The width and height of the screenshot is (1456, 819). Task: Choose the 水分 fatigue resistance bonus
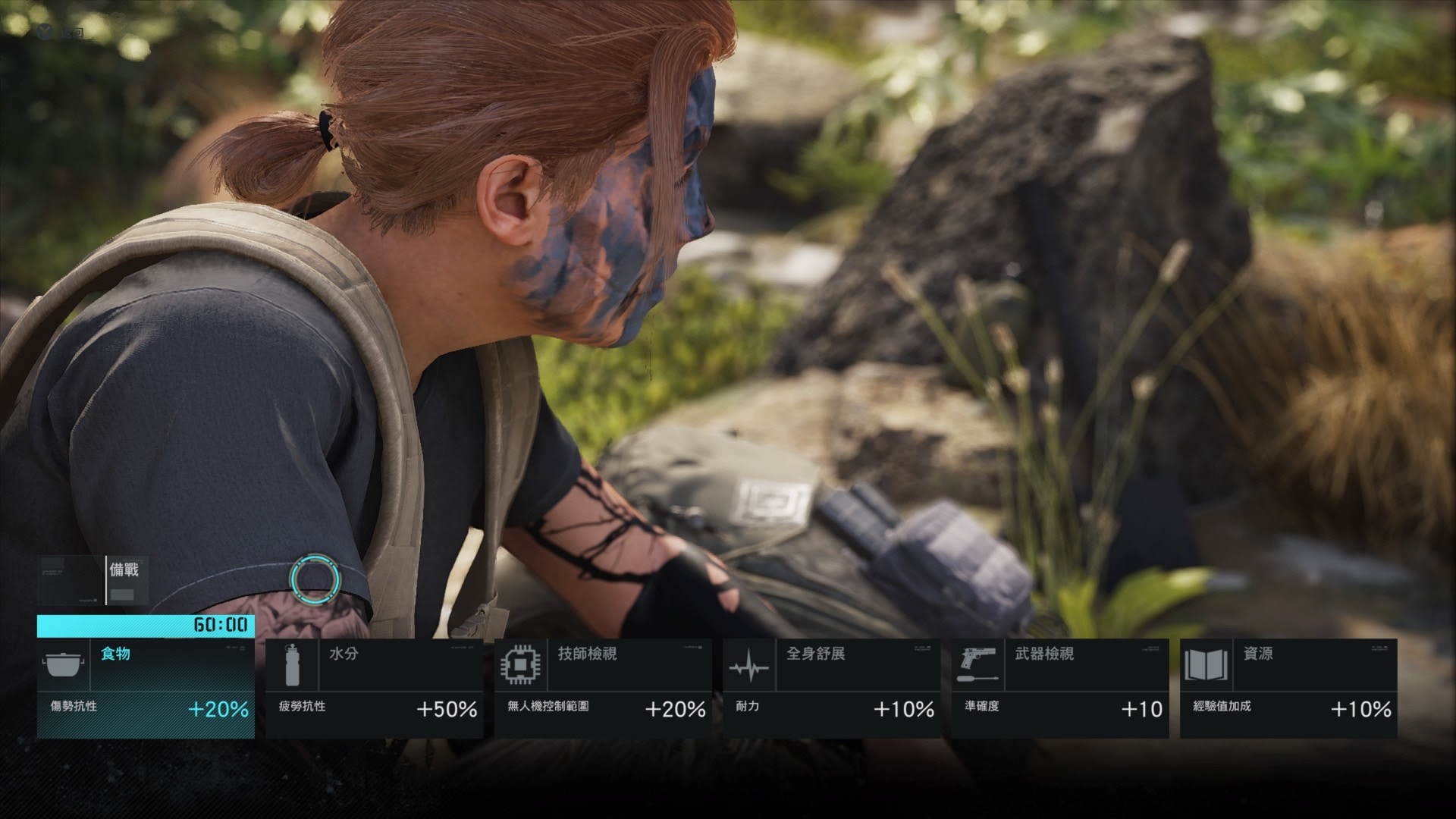[x=374, y=688]
